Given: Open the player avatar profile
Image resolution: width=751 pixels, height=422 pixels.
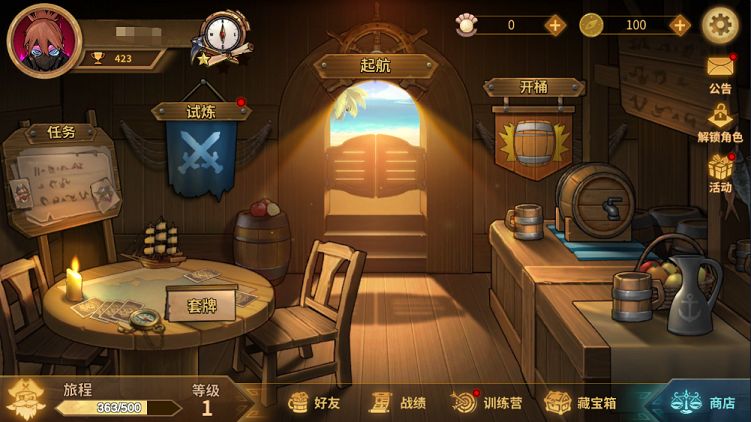Looking at the screenshot, I should pyautogui.click(x=43, y=41).
